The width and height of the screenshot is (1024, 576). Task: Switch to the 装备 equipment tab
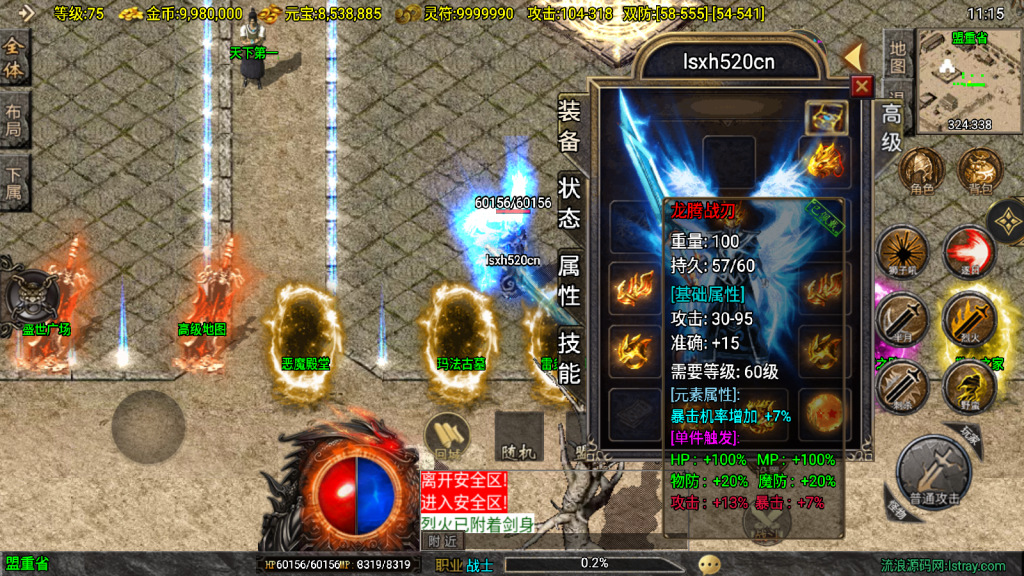pyautogui.click(x=569, y=126)
